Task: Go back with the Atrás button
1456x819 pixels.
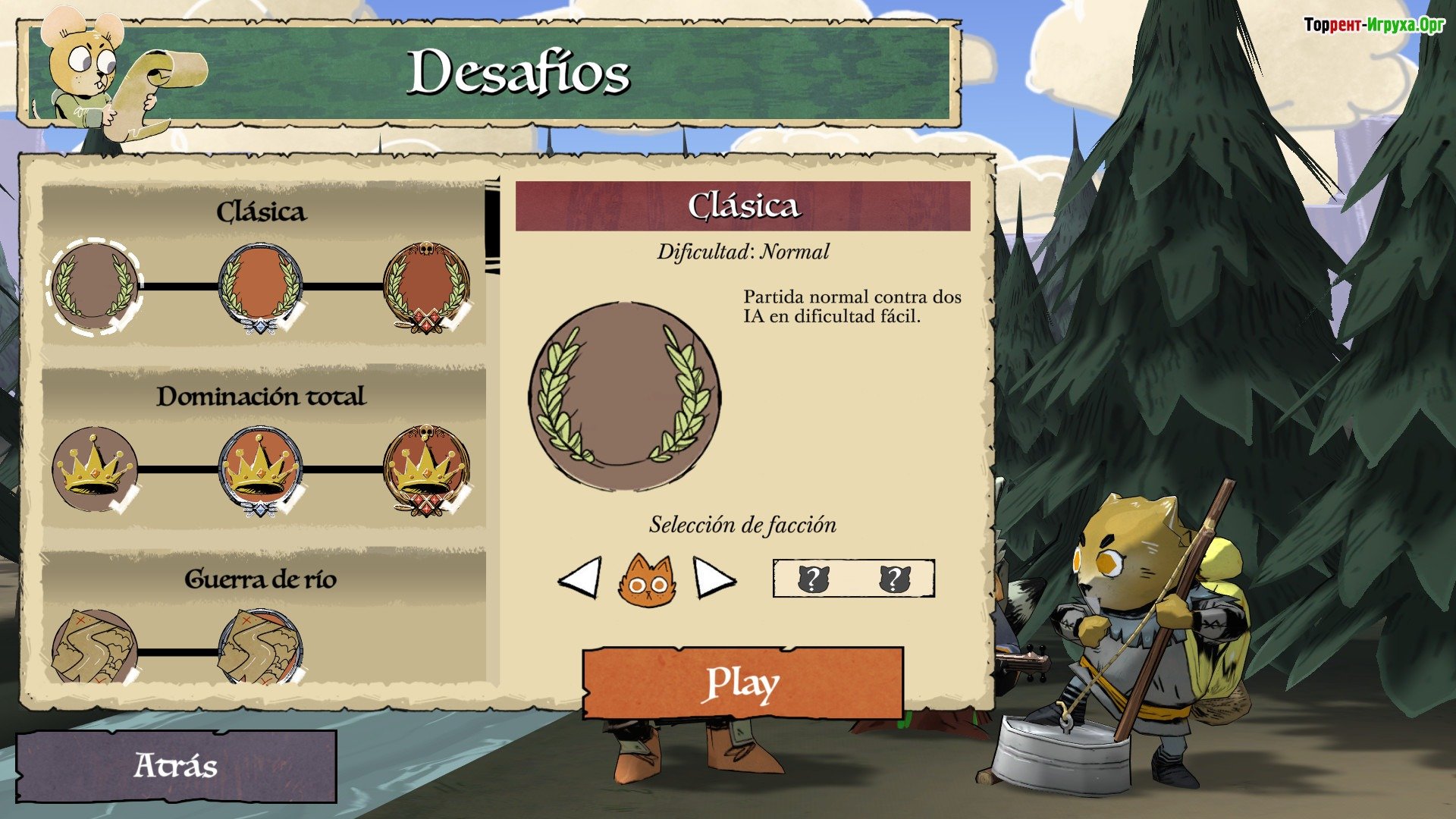Action: tap(176, 766)
